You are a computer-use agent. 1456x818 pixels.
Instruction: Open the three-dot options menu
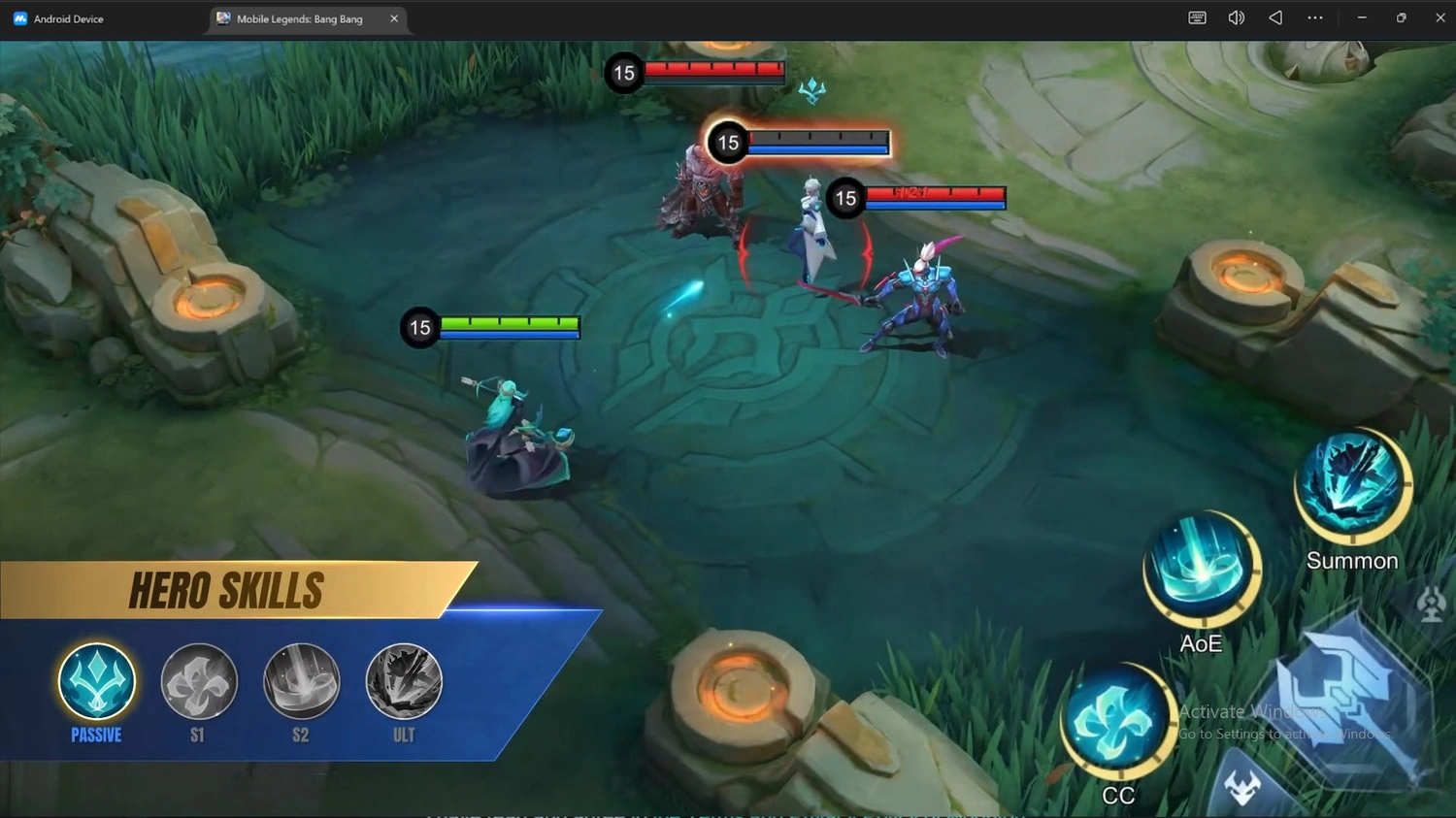1314,16
